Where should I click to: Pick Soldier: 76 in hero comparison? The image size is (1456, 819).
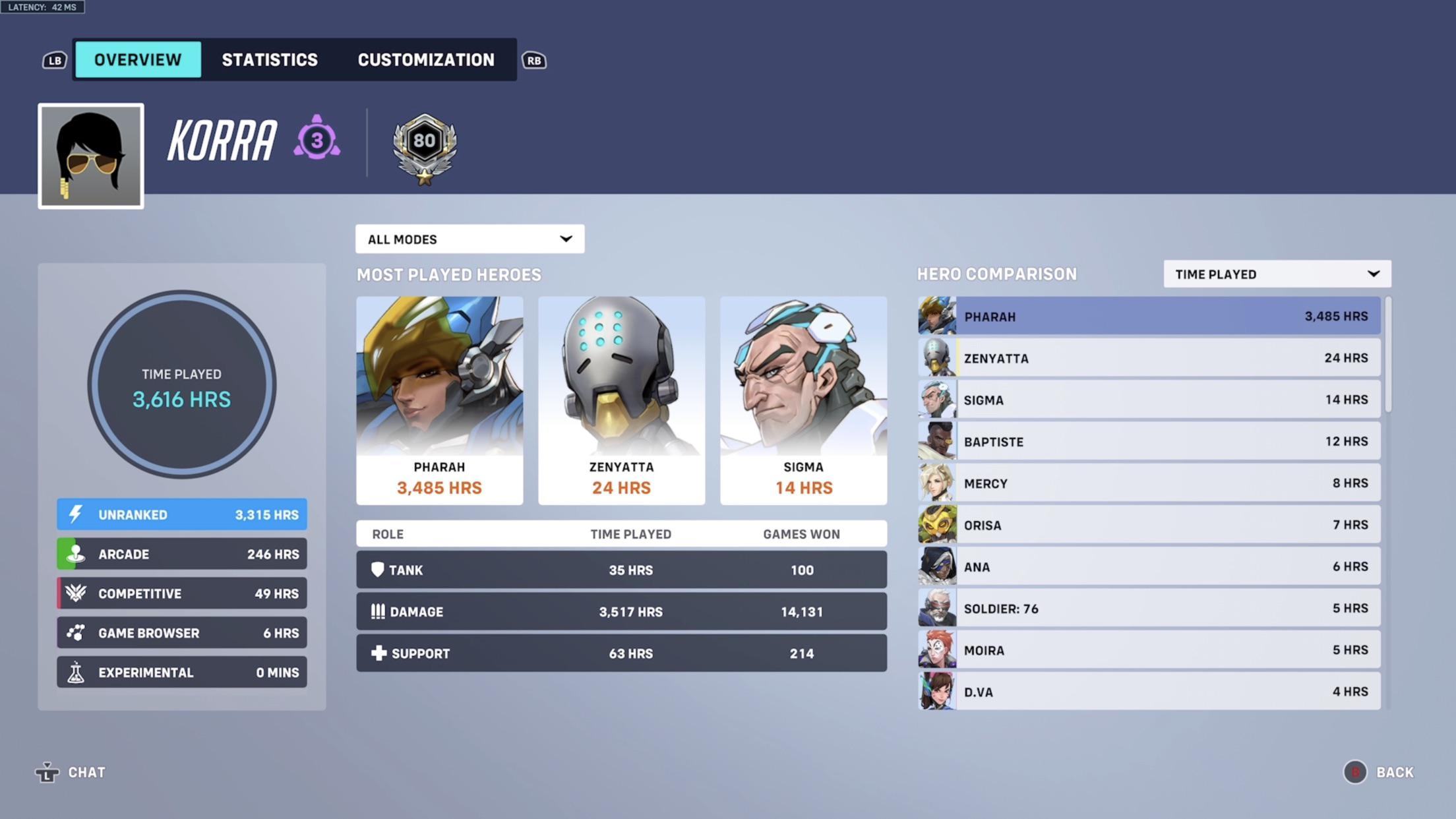coord(1149,608)
